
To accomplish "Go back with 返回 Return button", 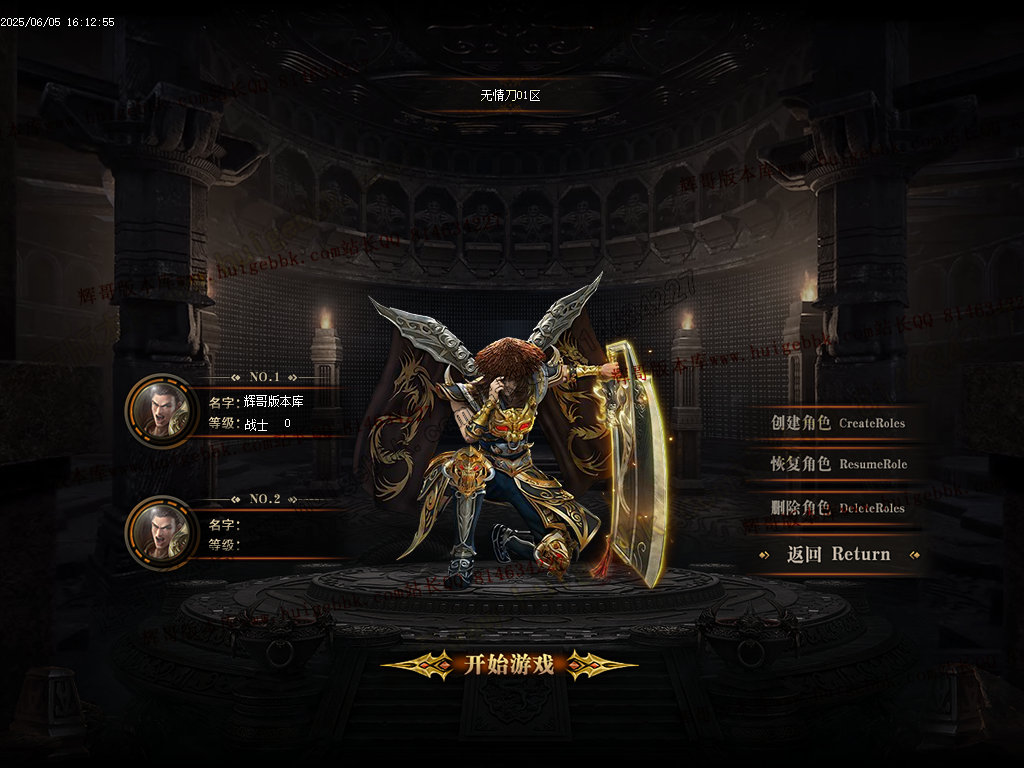I will pyautogui.click(x=838, y=554).
